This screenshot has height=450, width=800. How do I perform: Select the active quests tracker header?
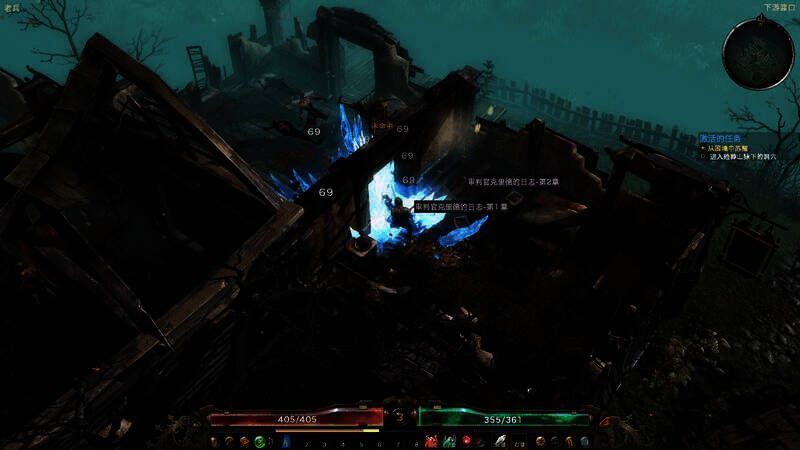tap(721, 138)
